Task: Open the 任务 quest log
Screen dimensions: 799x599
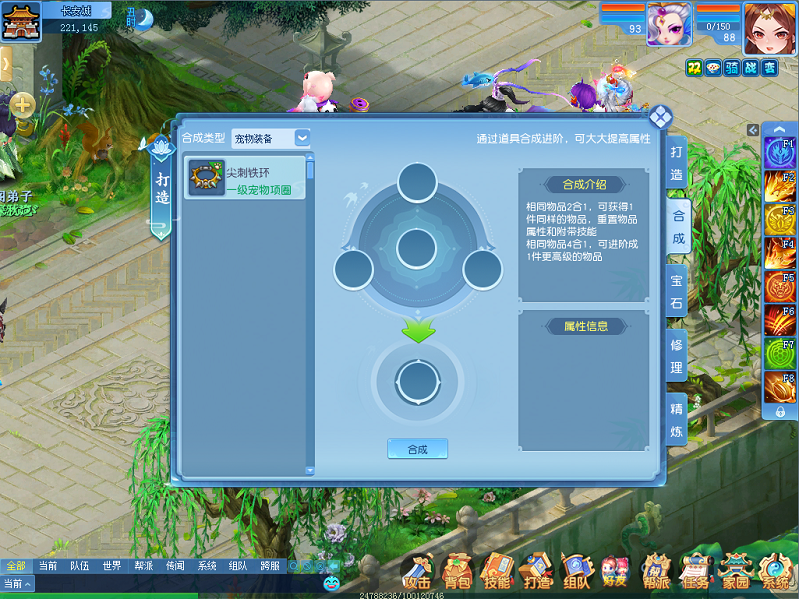Action: pos(695,572)
